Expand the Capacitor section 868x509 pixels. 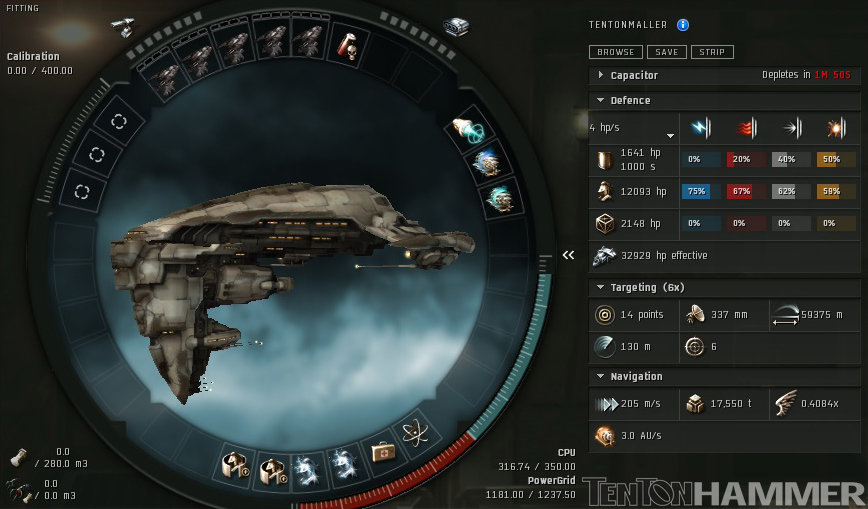point(601,75)
